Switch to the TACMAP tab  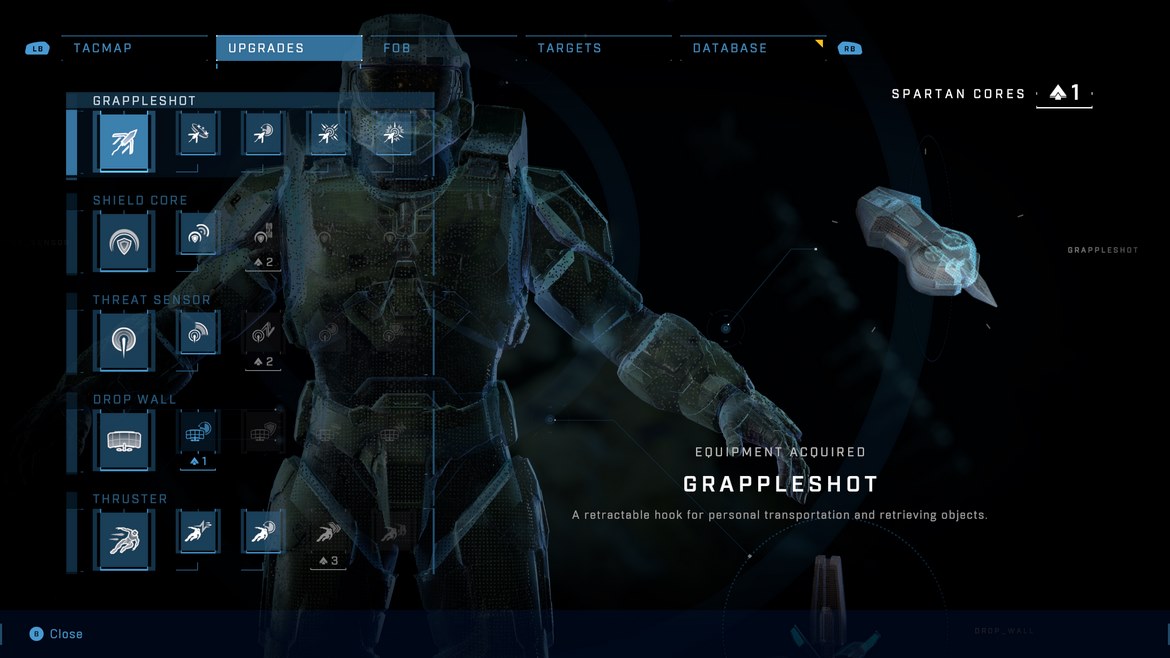coord(103,48)
